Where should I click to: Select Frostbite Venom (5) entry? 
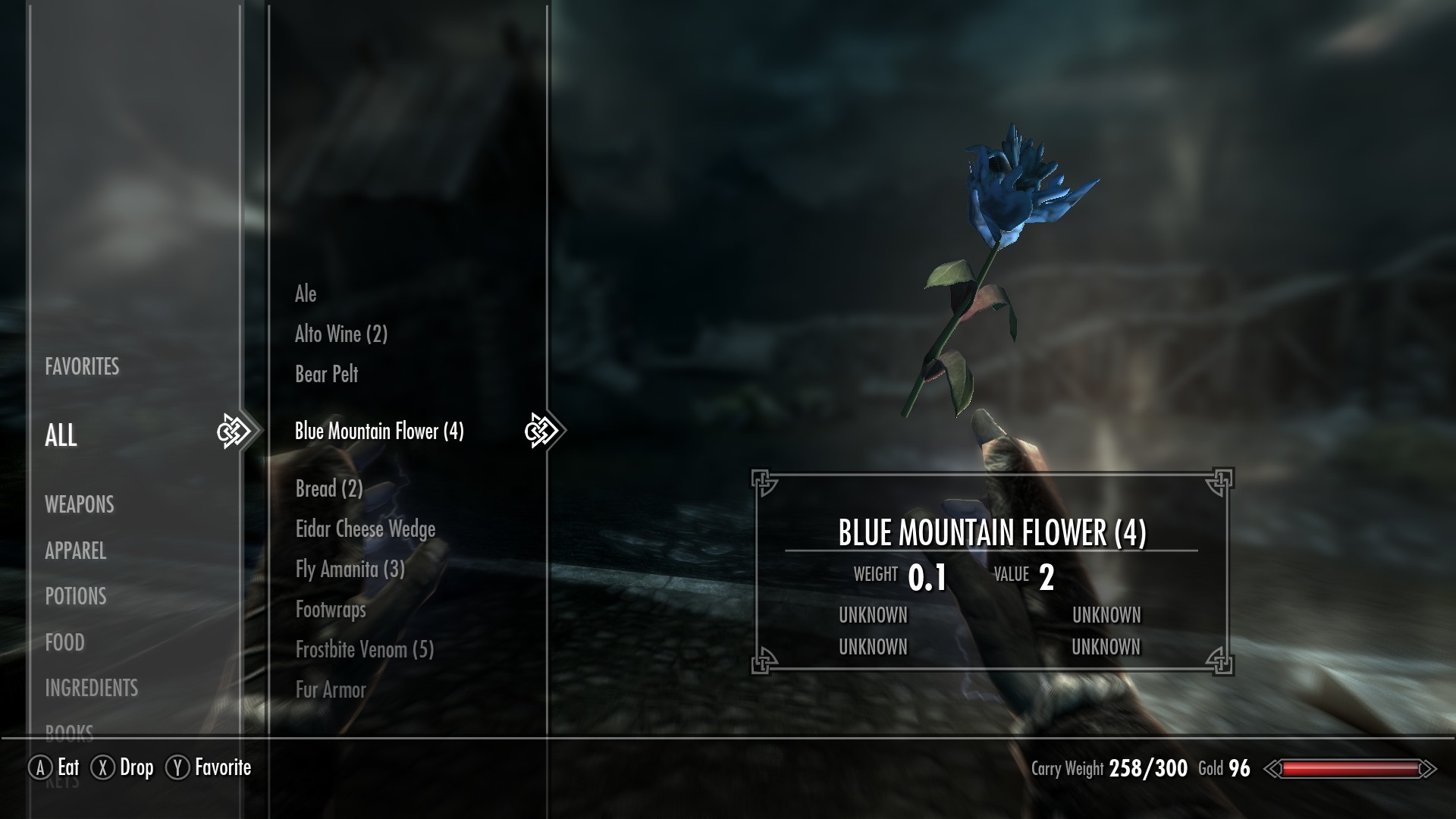[365, 650]
